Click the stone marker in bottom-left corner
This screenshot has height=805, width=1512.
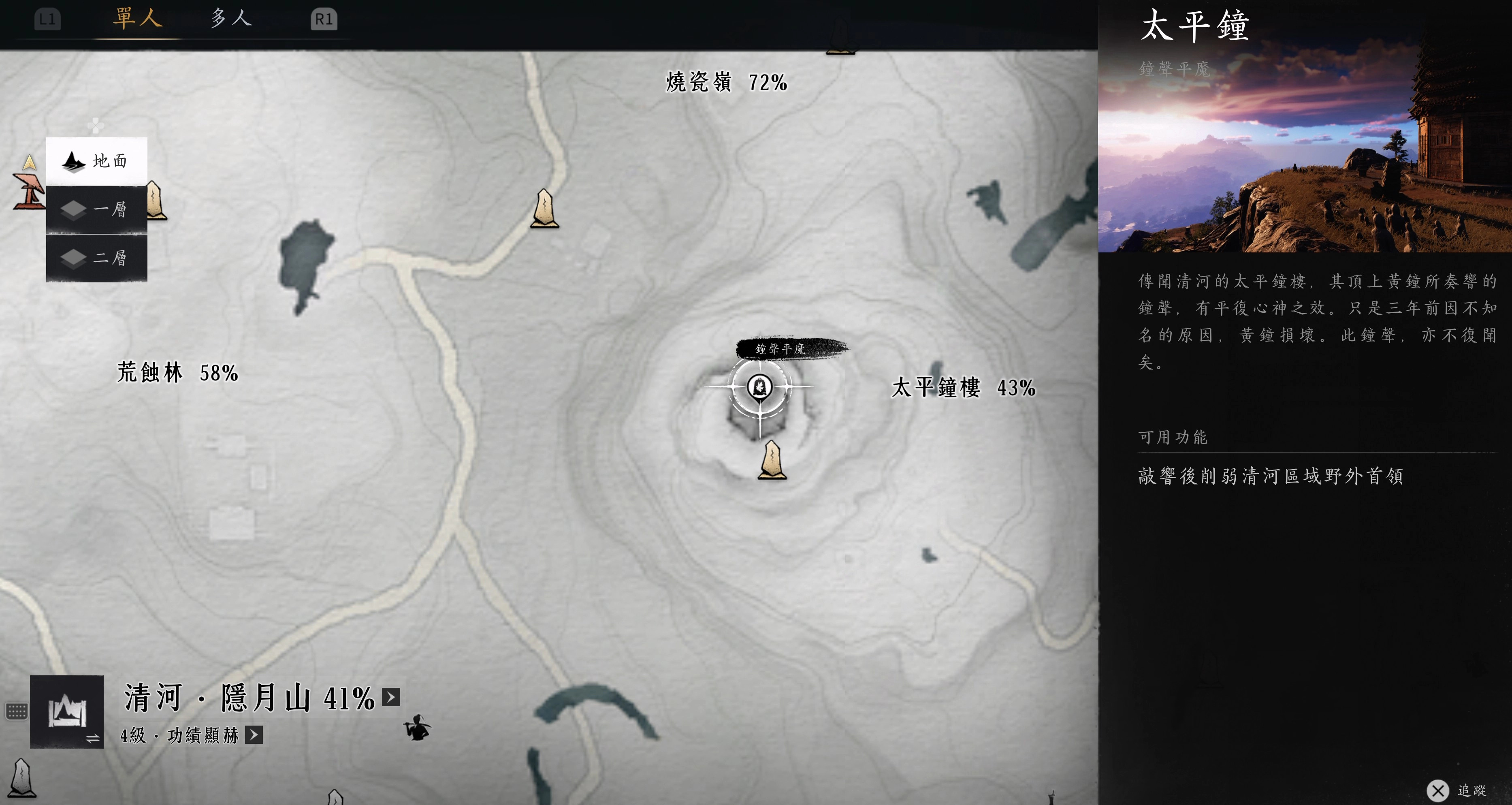(x=22, y=778)
